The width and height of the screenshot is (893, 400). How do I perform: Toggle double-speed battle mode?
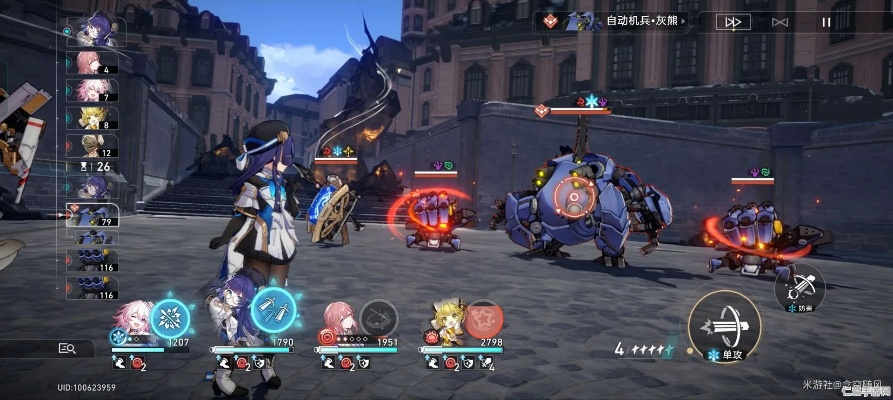click(x=733, y=21)
